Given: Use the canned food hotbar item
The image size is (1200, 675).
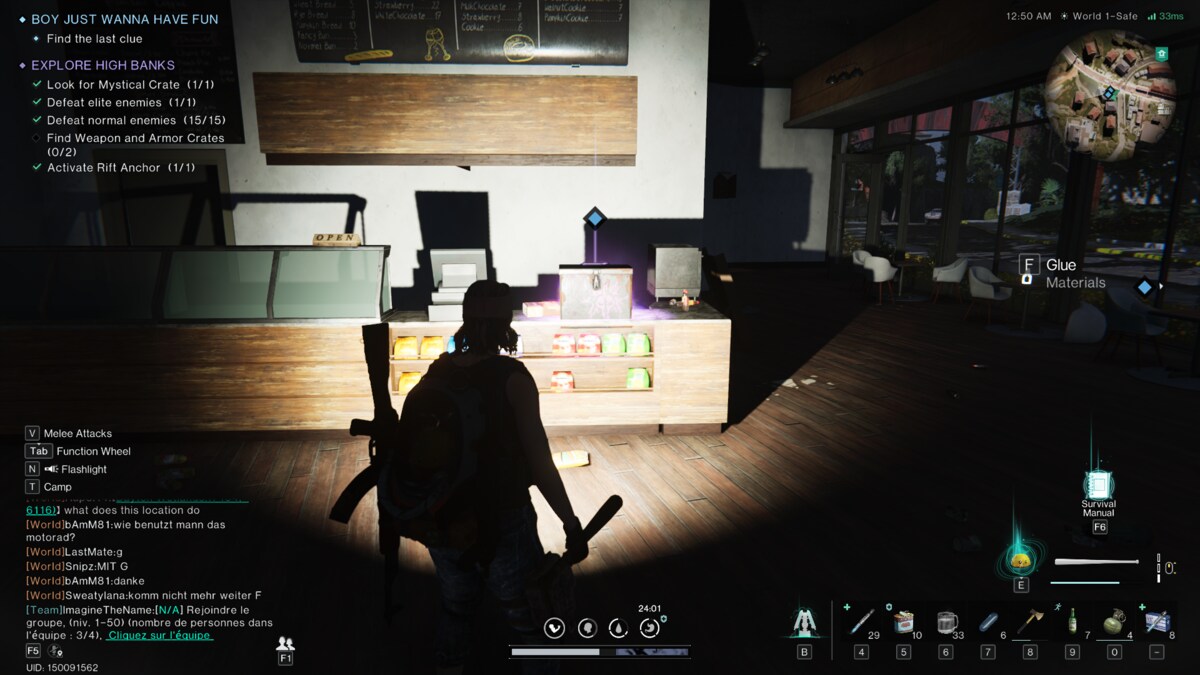Looking at the screenshot, I should pyautogui.click(x=903, y=622).
